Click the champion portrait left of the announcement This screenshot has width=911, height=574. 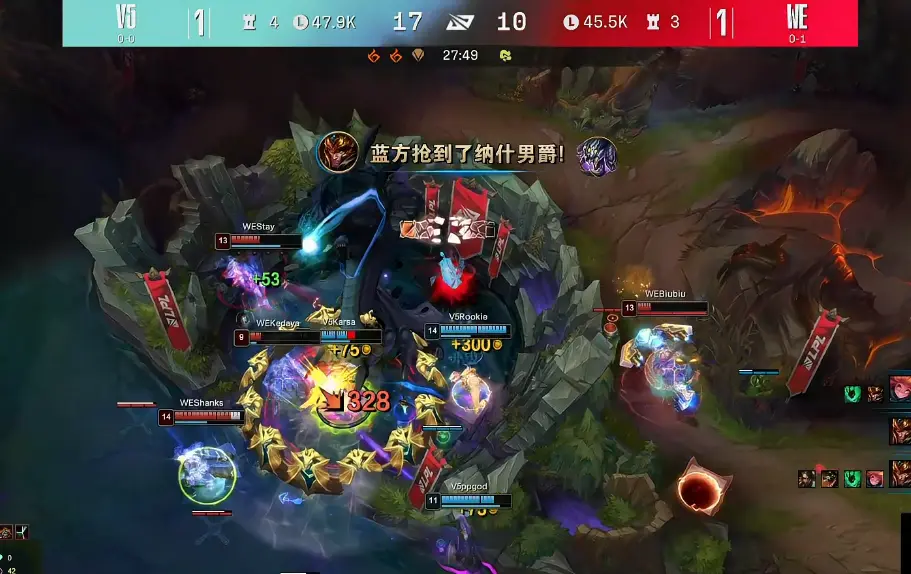(x=337, y=153)
